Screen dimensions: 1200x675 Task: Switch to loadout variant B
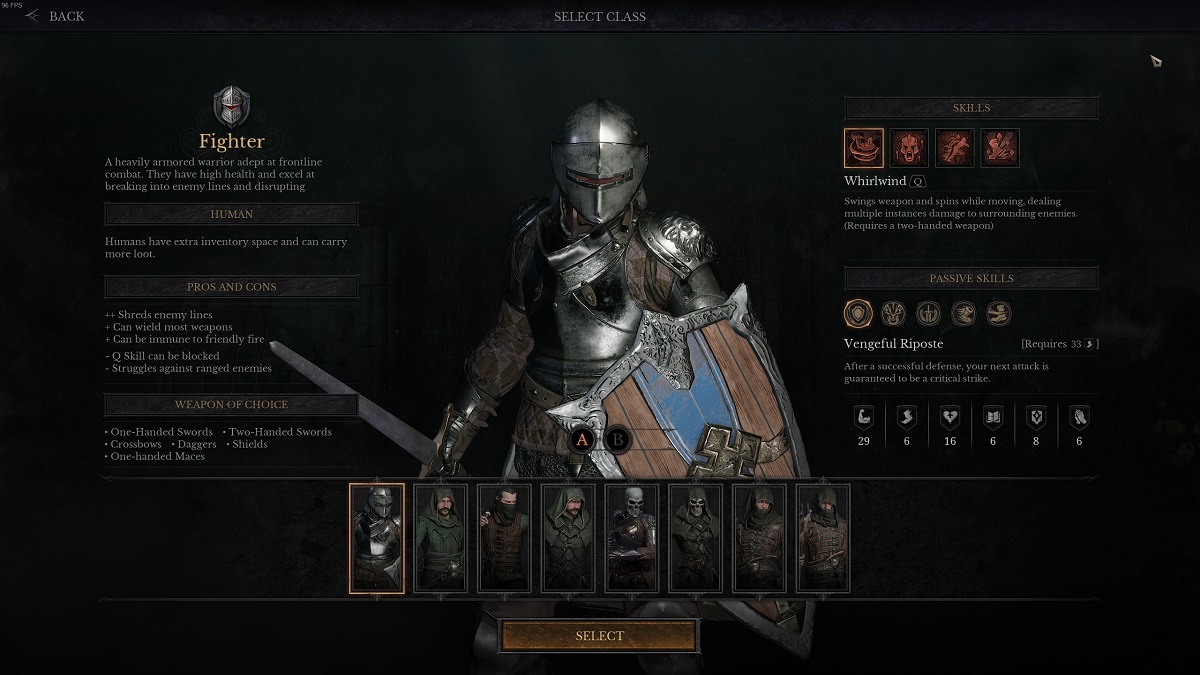coord(618,439)
